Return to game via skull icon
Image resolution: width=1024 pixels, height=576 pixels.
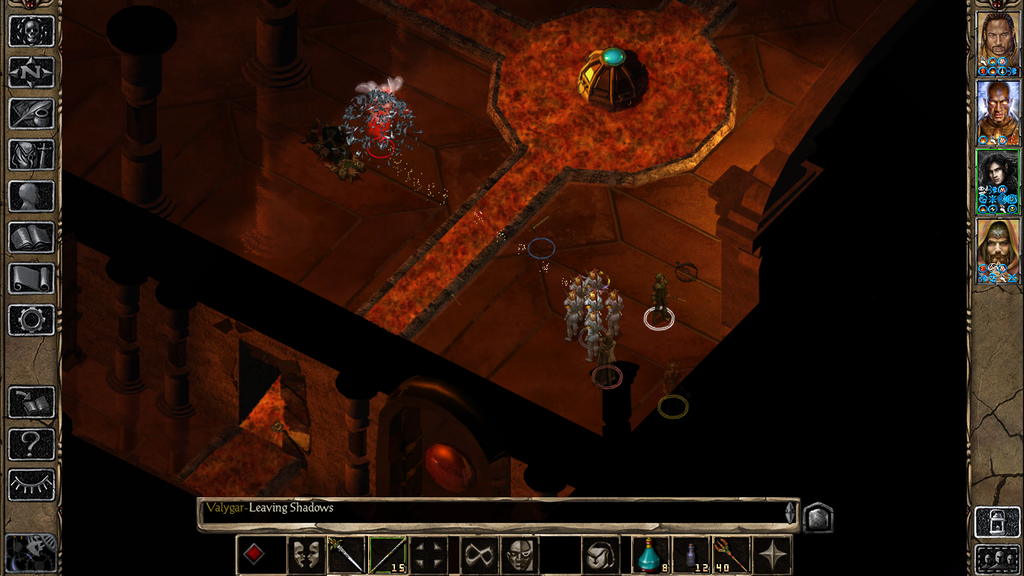coord(31,31)
